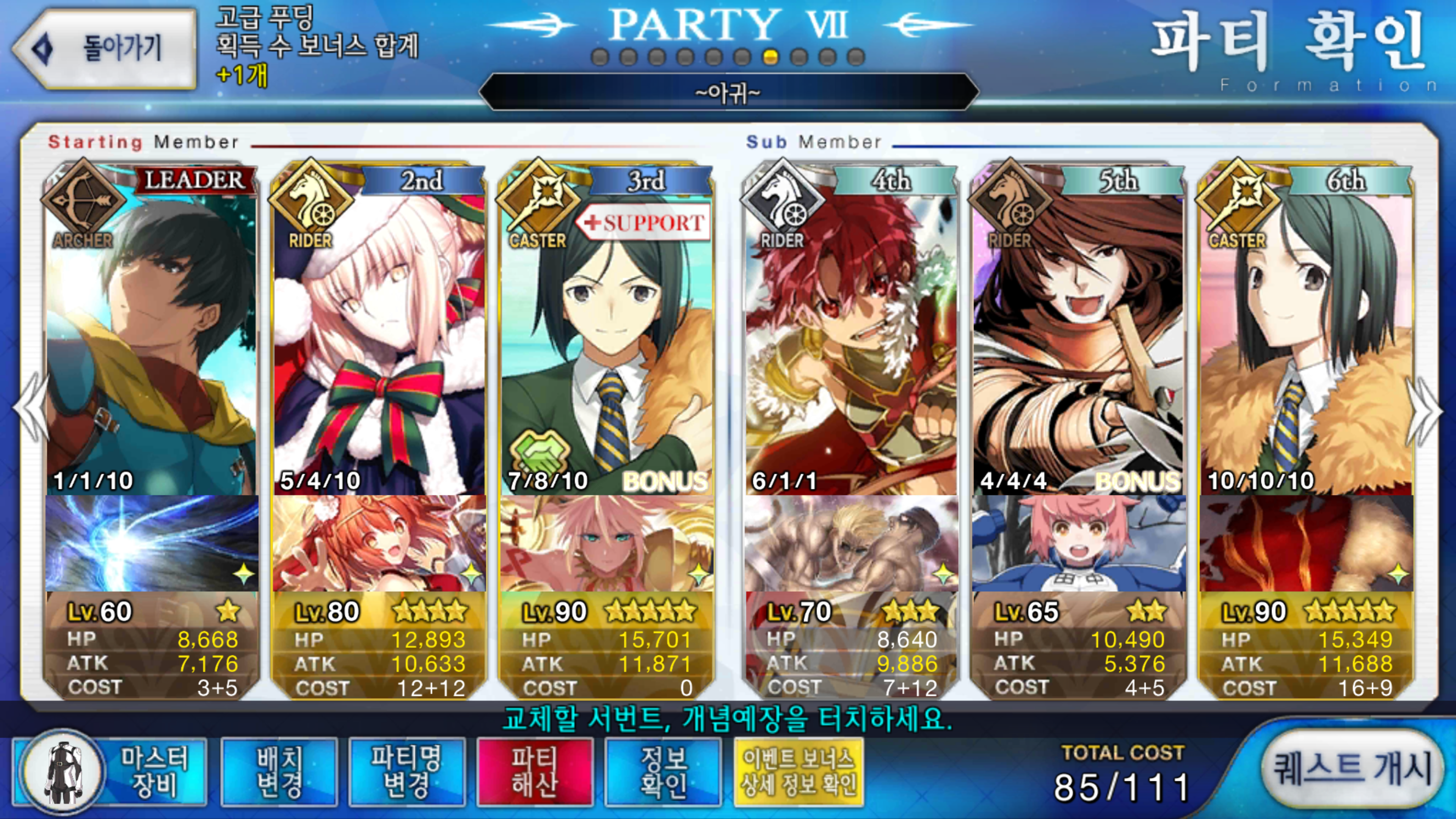1456x819 pixels.
Task: Choose 배치 변경 to rearrange party
Action: [x=279, y=772]
